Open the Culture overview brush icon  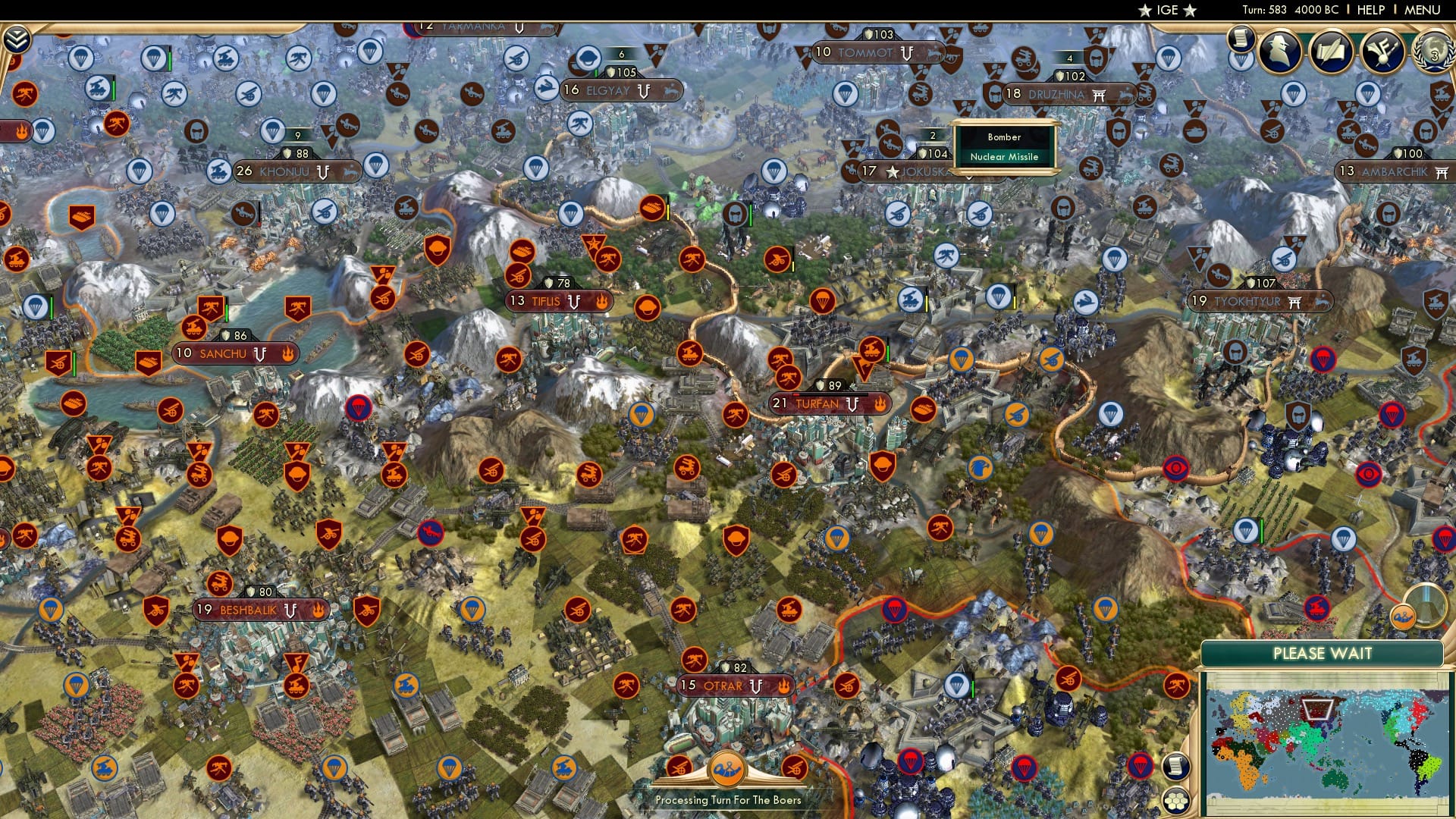click(1382, 52)
